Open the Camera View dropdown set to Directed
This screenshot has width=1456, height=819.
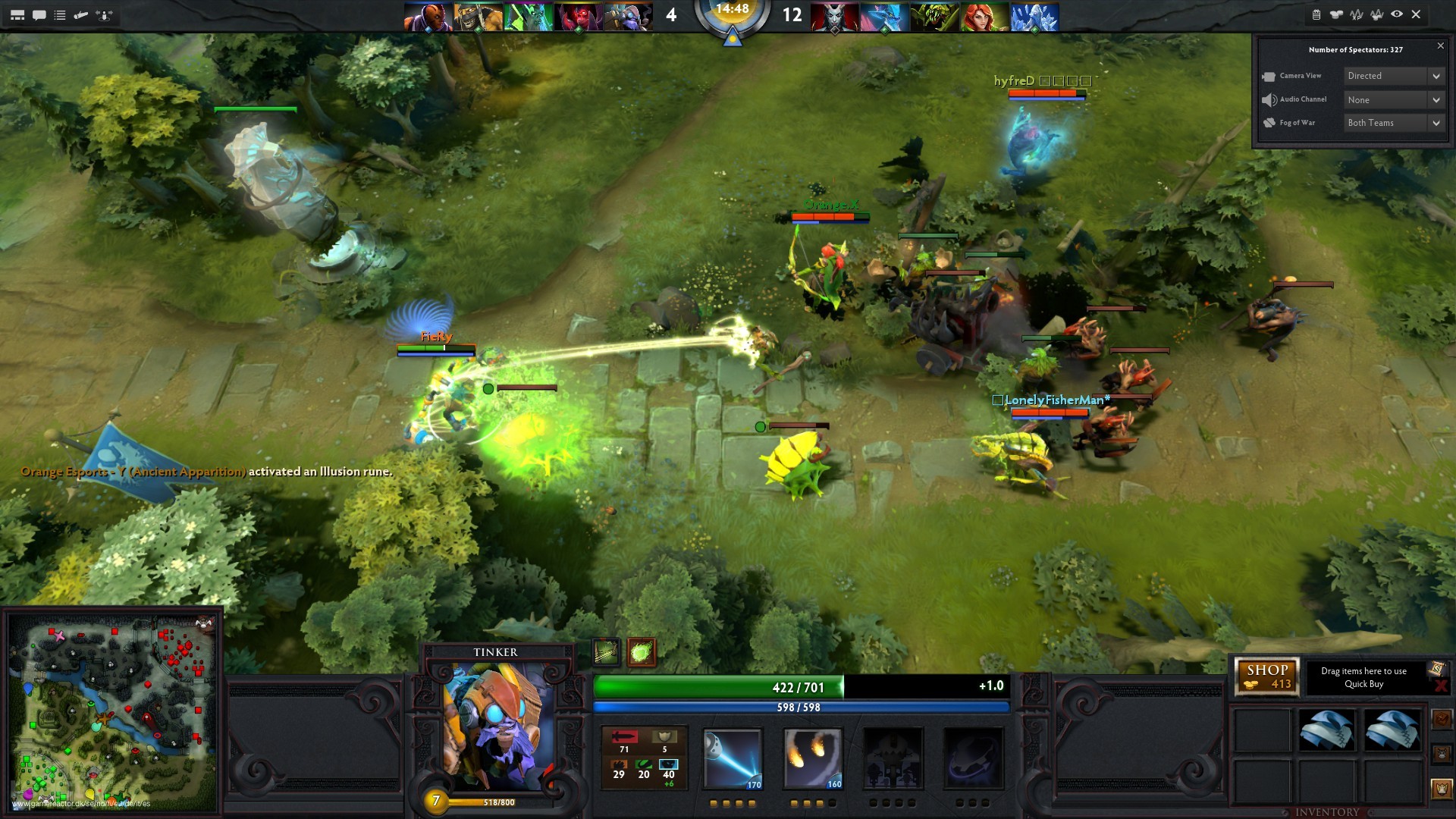(1392, 76)
